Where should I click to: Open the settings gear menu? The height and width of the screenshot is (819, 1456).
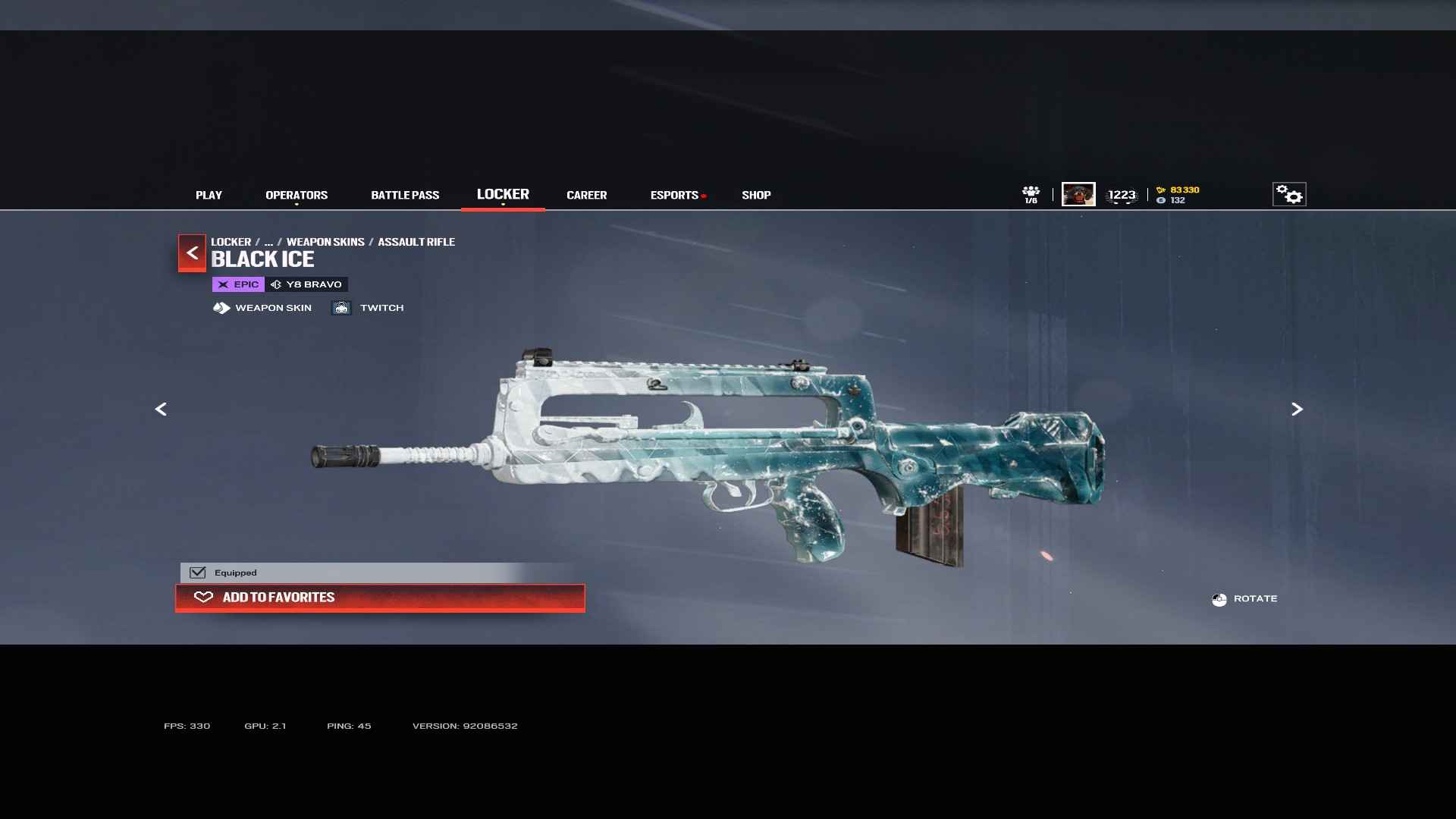click(1289, 194)
